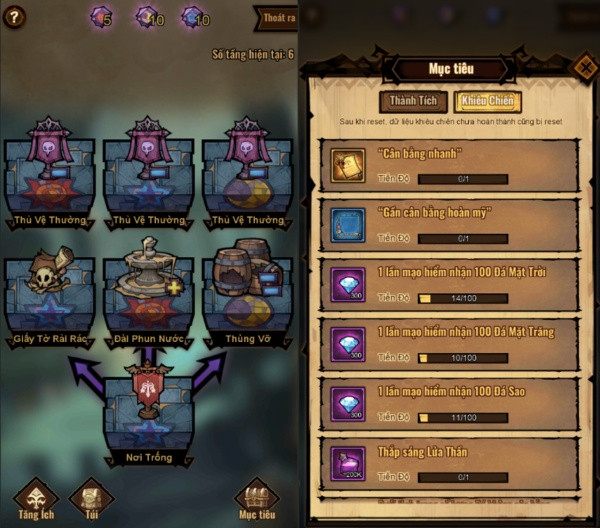The width and height of the screenshot is (600, 528).
Task: Click the Thoát ra exit button
Action: pos(276,18)
